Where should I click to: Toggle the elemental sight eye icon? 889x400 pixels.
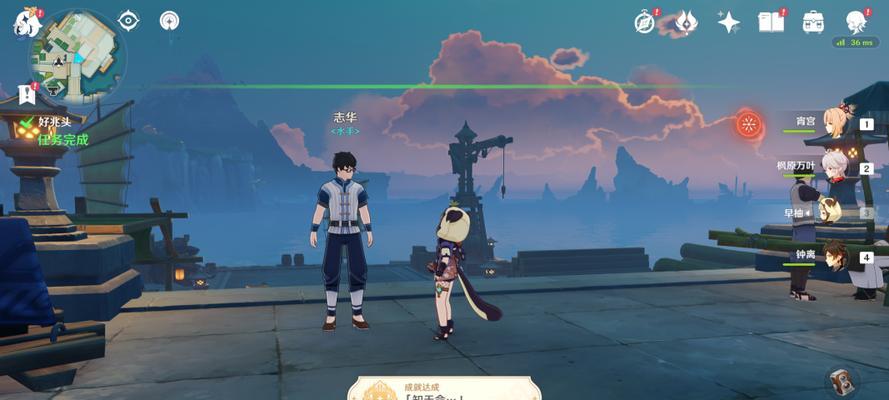pyautogui.click(x=128, y=20)
